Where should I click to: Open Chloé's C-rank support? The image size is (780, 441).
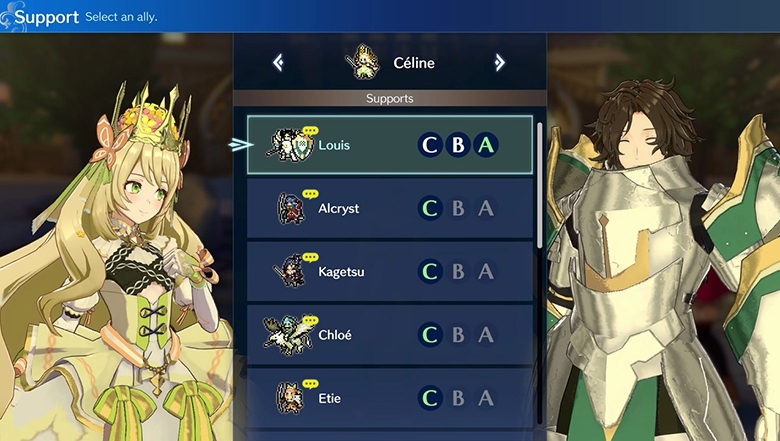pyautogui.click(x=430, y=335)
